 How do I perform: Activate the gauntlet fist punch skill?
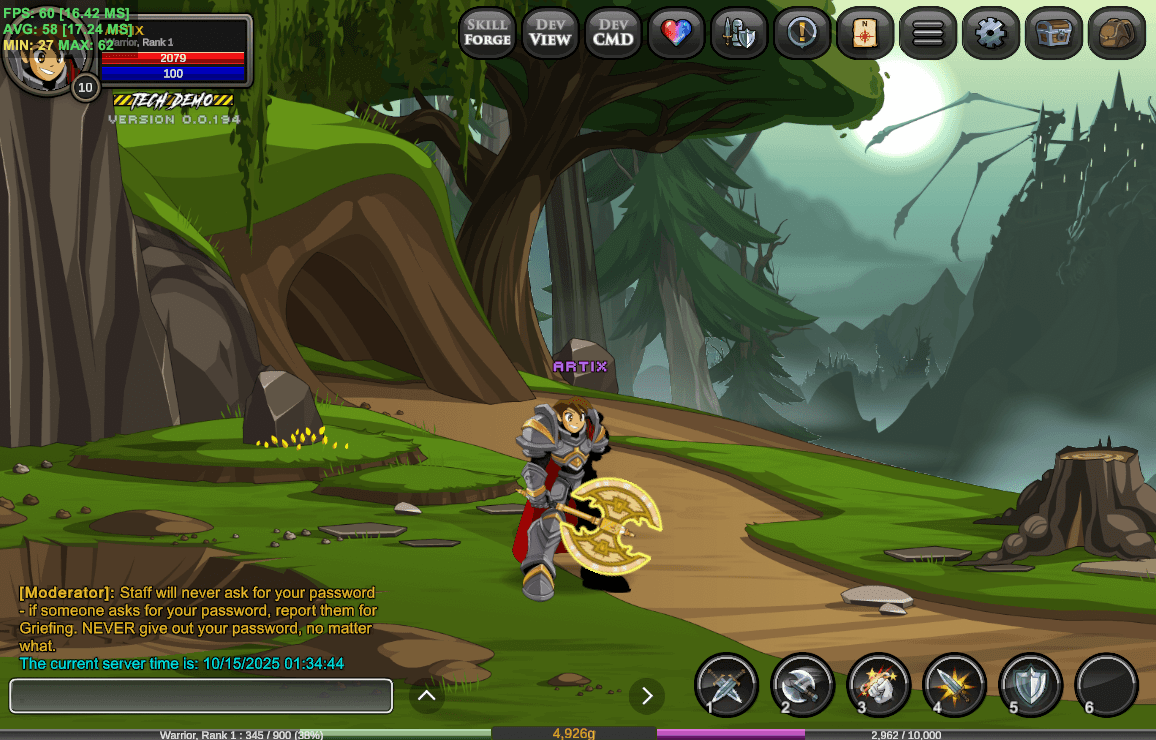point(879,685)
